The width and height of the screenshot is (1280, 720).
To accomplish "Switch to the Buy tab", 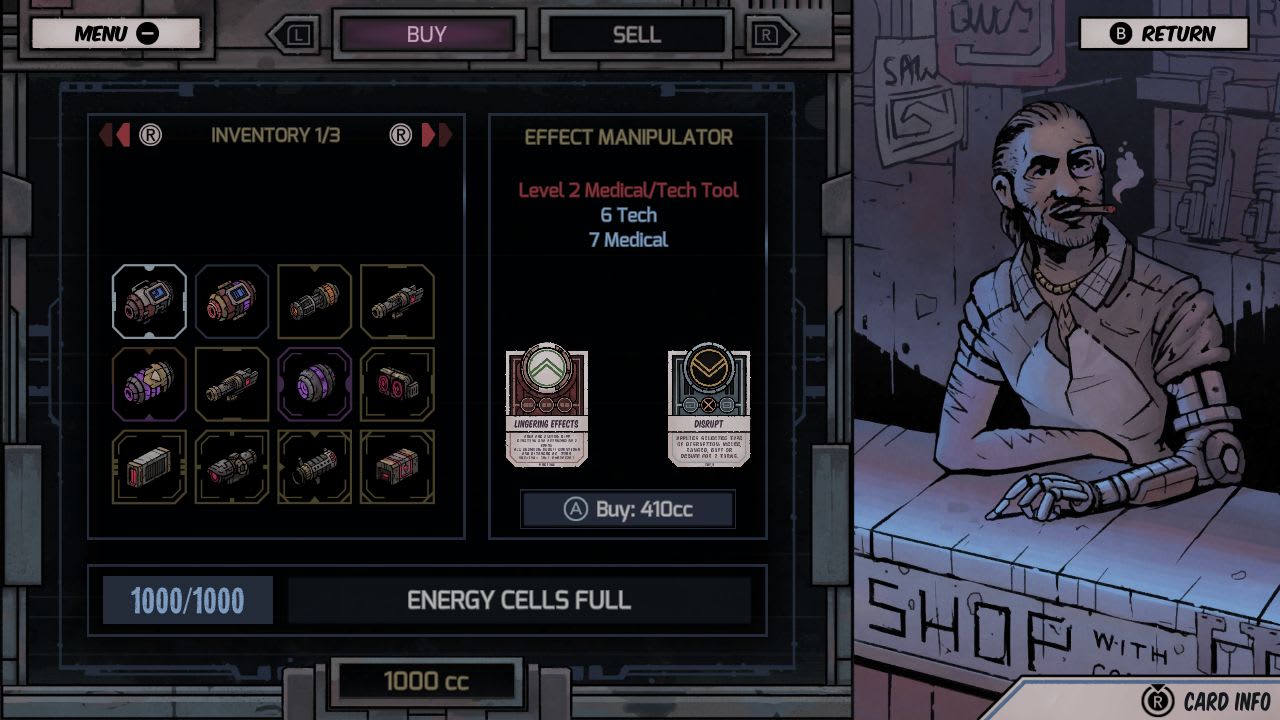I will [x=429, y=35].
